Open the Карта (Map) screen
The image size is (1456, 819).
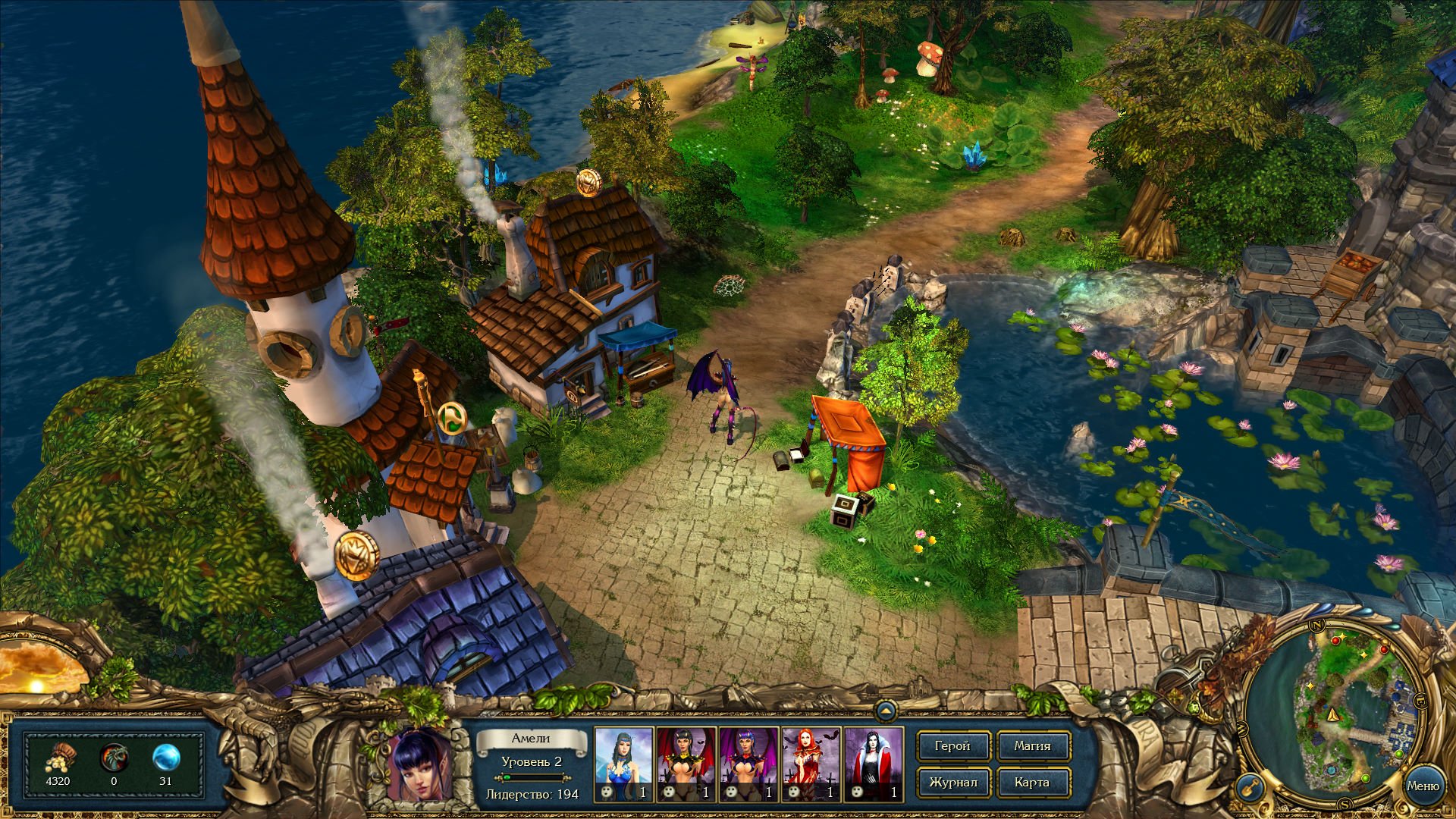click(1032, 783)
